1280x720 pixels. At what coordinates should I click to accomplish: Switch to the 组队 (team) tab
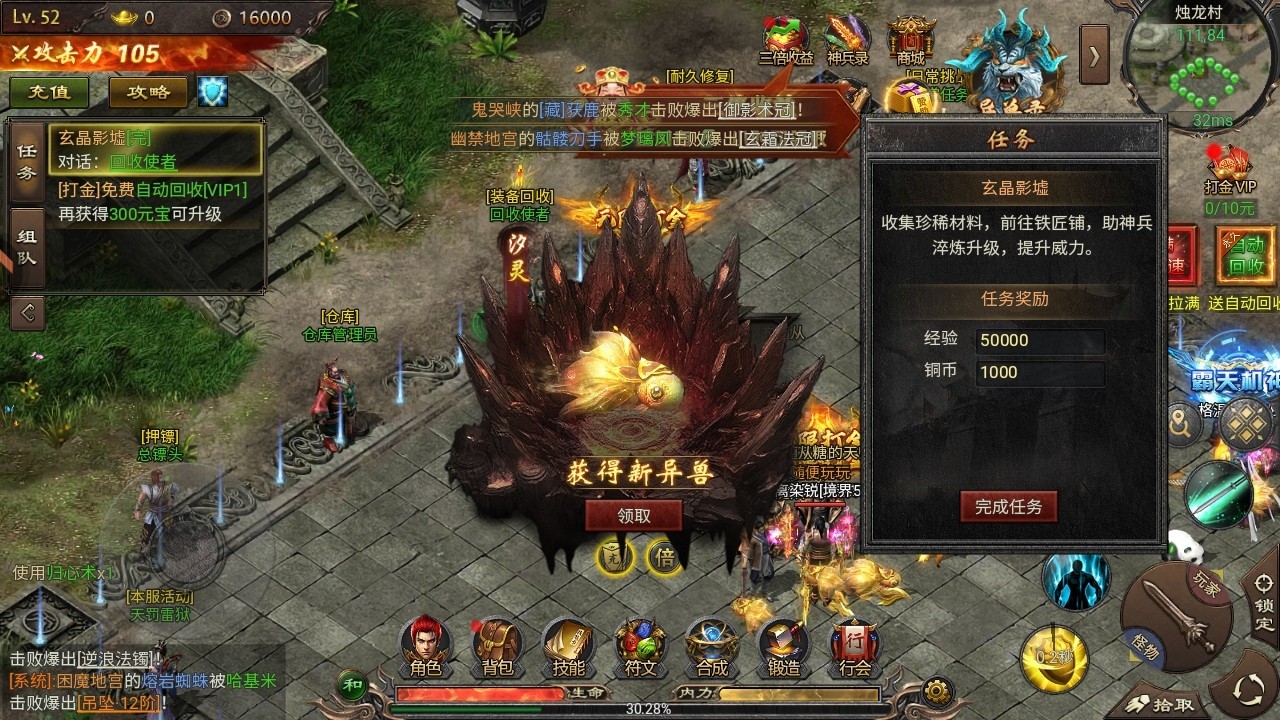point(27,246)
